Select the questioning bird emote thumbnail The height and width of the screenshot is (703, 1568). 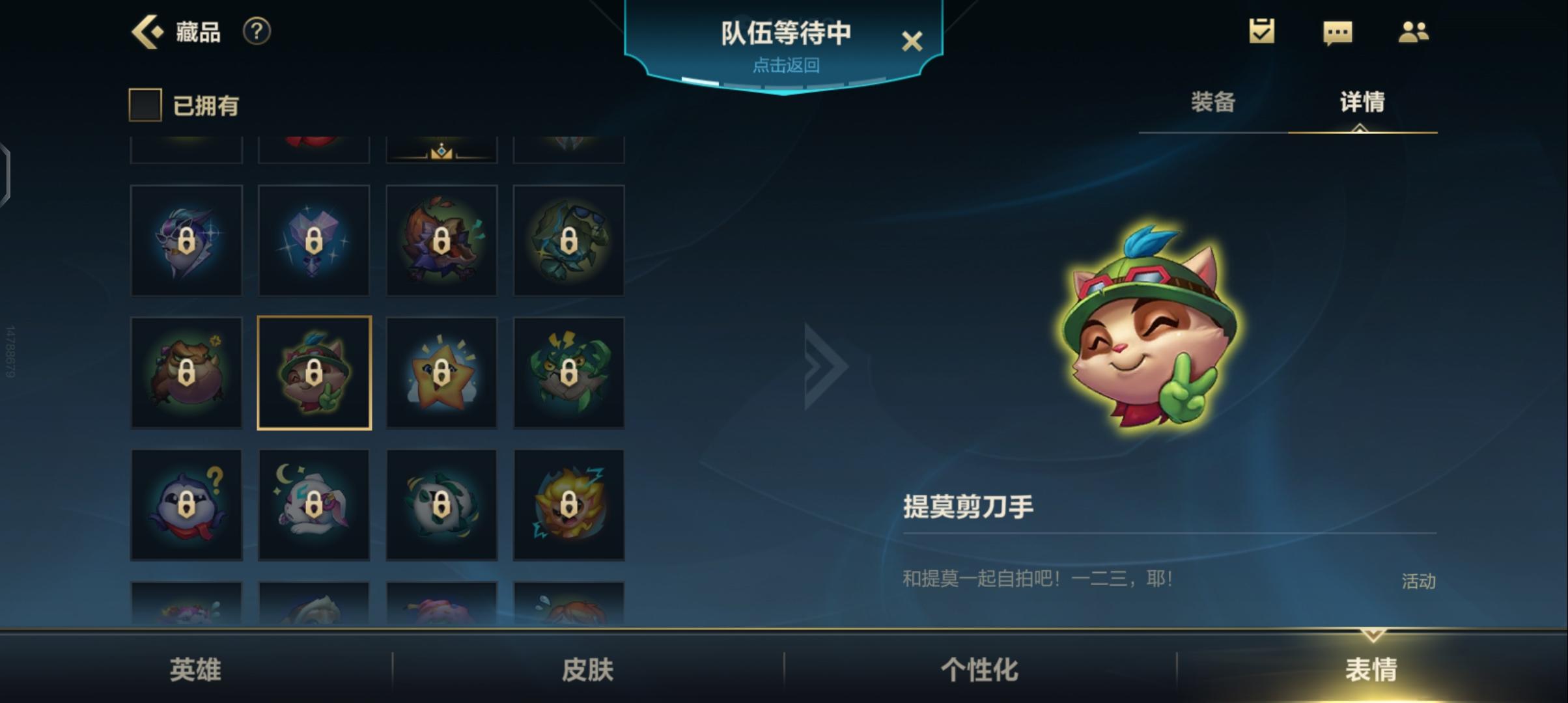coord(187,505)
